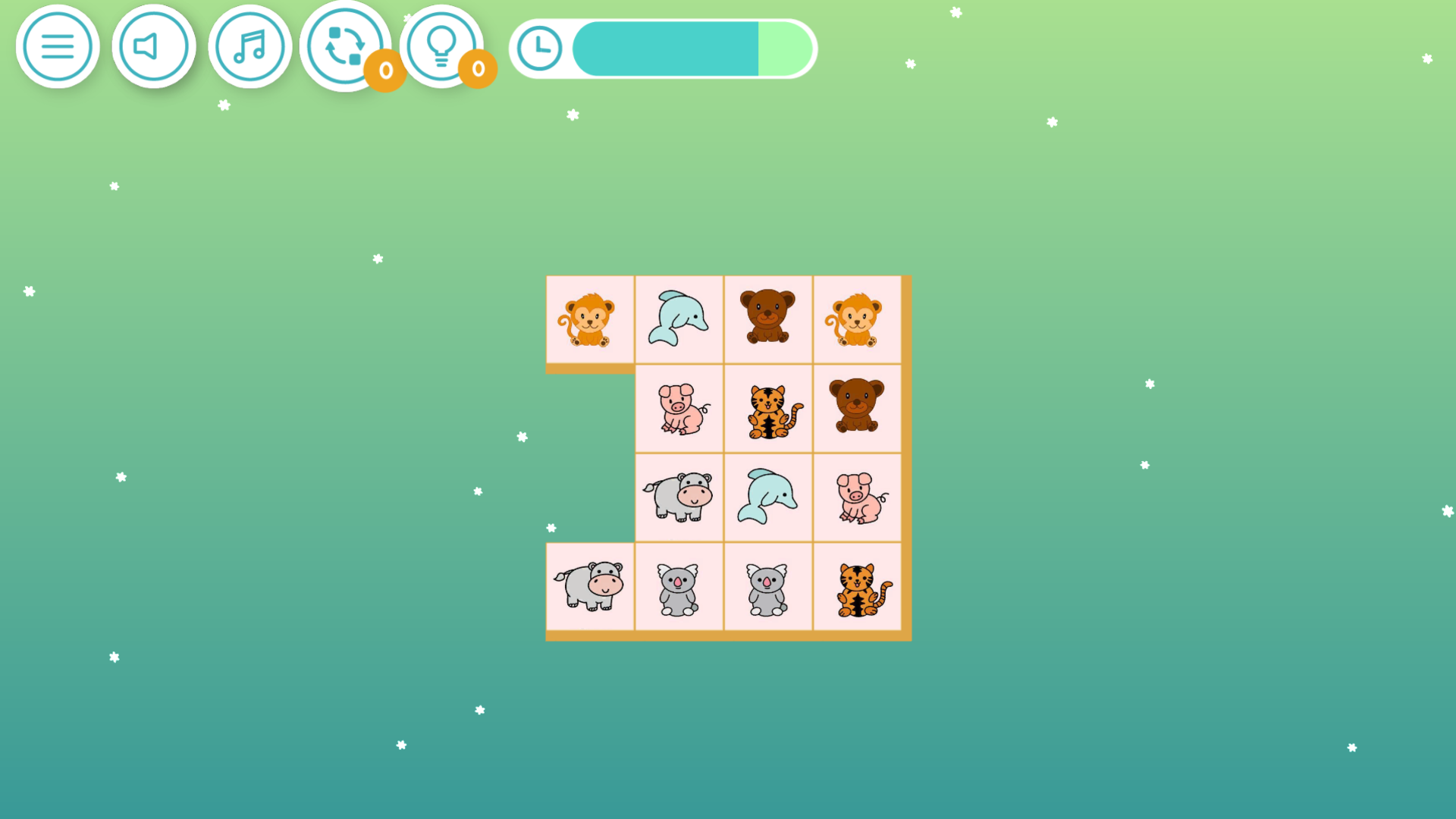Select the tiger tile in the second row
This screenshot has width=1456, height=819.
(767, 408)
